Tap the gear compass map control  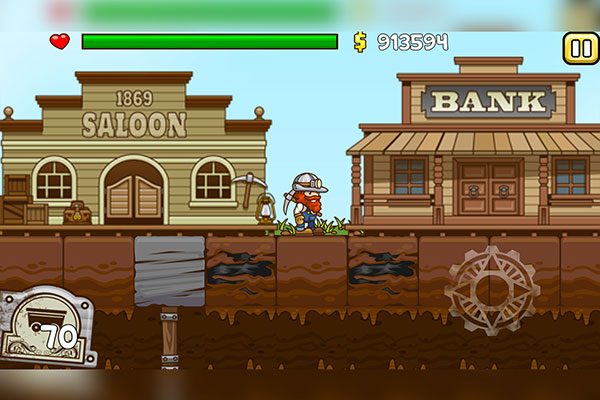[x=491, y=290]
